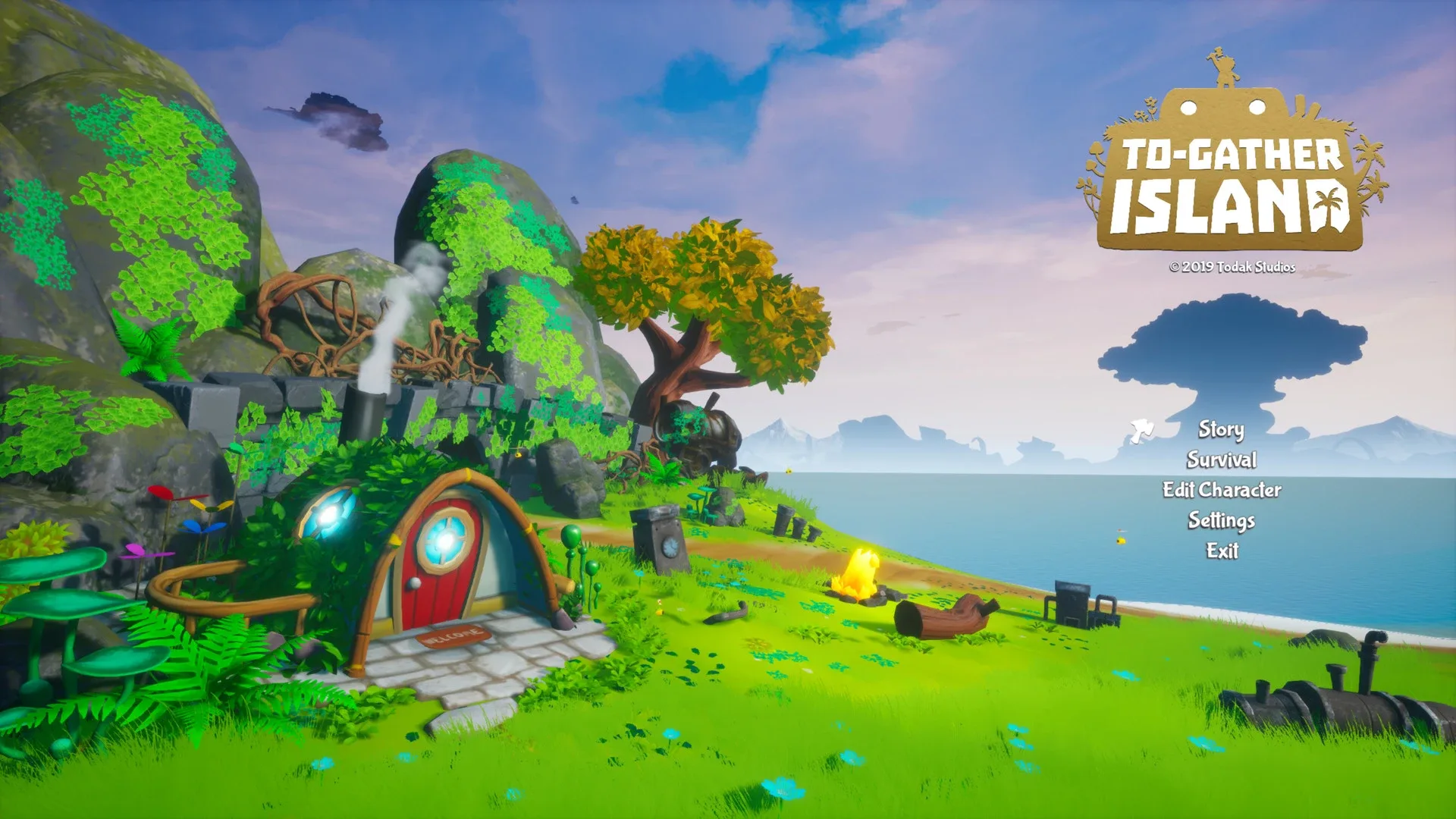Click the round porthole window on the door
Viewport: 1456px width, 819px height.
(x=446, y=541)
